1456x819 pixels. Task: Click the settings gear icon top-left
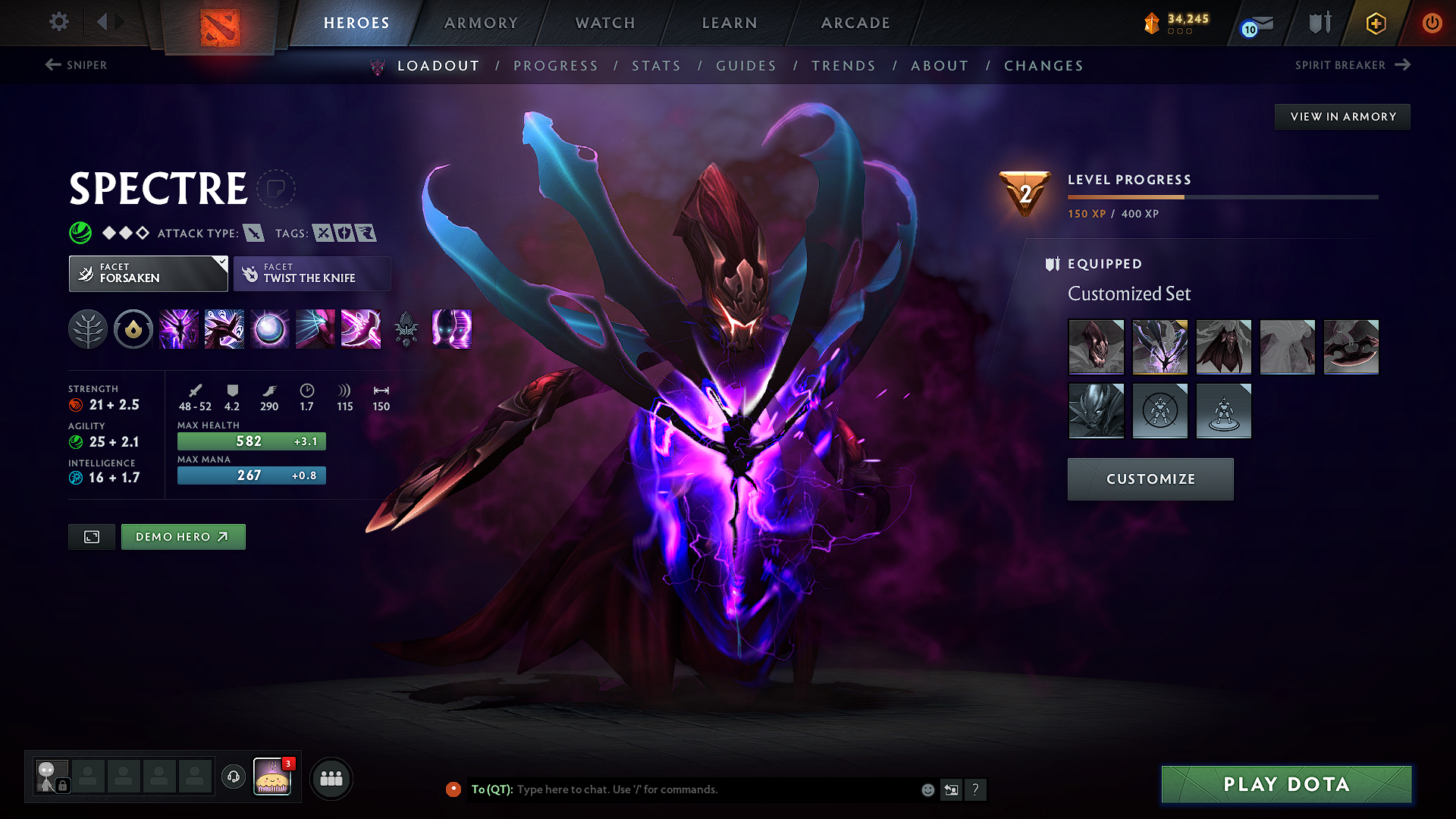pyautogui.click(x=58, y=23)
